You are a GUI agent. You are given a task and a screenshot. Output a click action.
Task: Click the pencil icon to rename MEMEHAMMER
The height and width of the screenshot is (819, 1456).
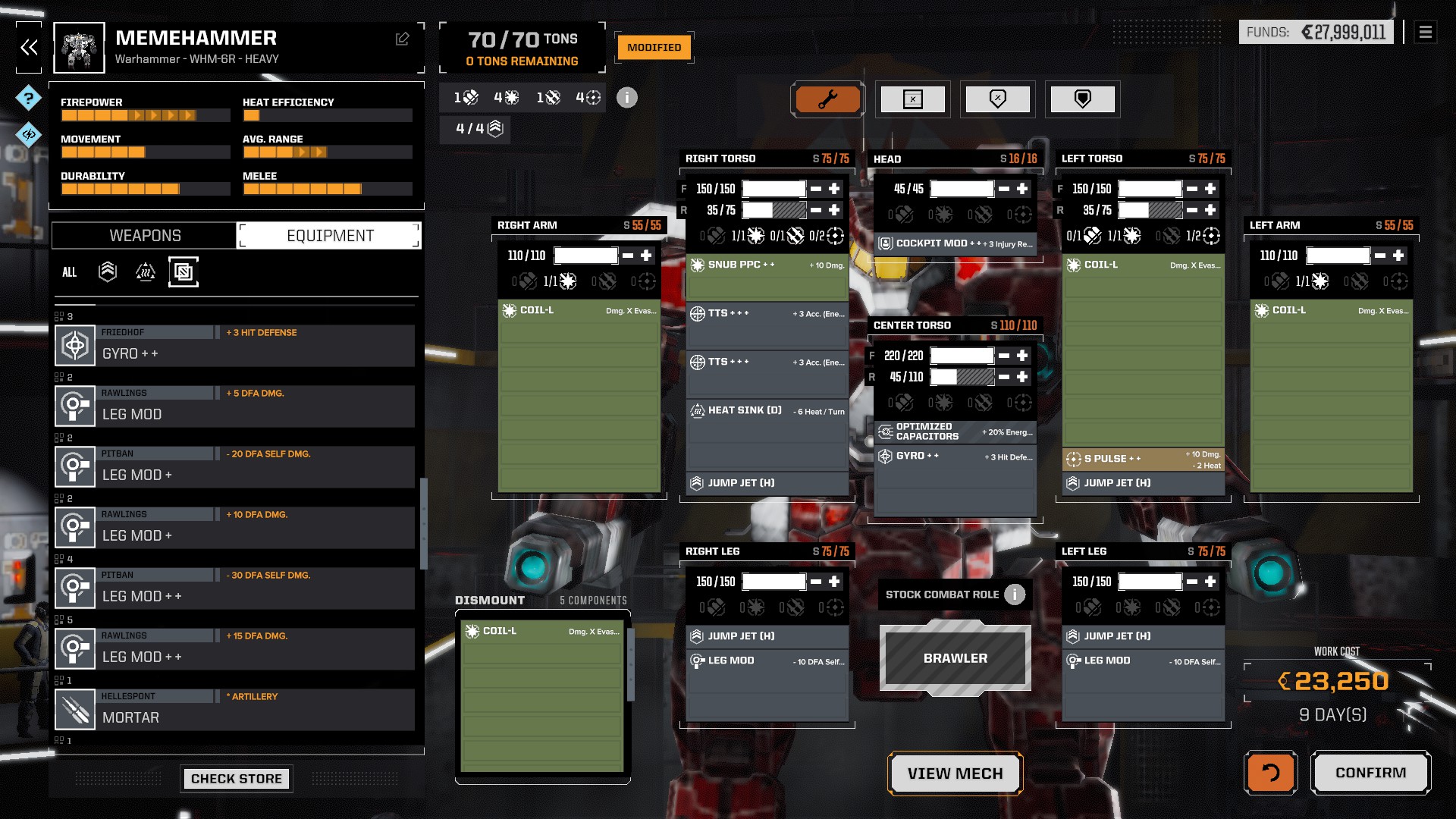pos(403,36)
